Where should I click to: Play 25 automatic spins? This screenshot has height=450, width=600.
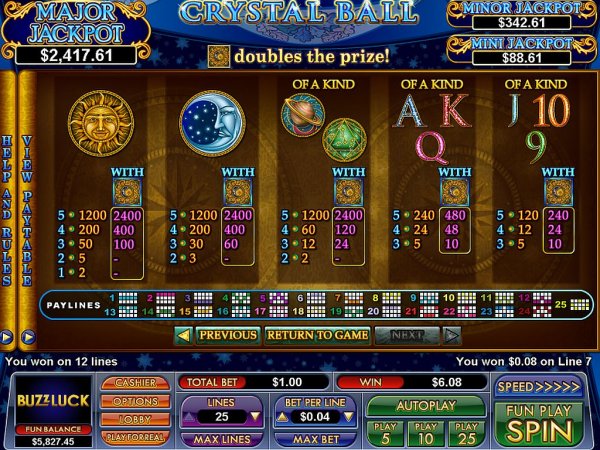pyautogui.click(x=466, y=432)
